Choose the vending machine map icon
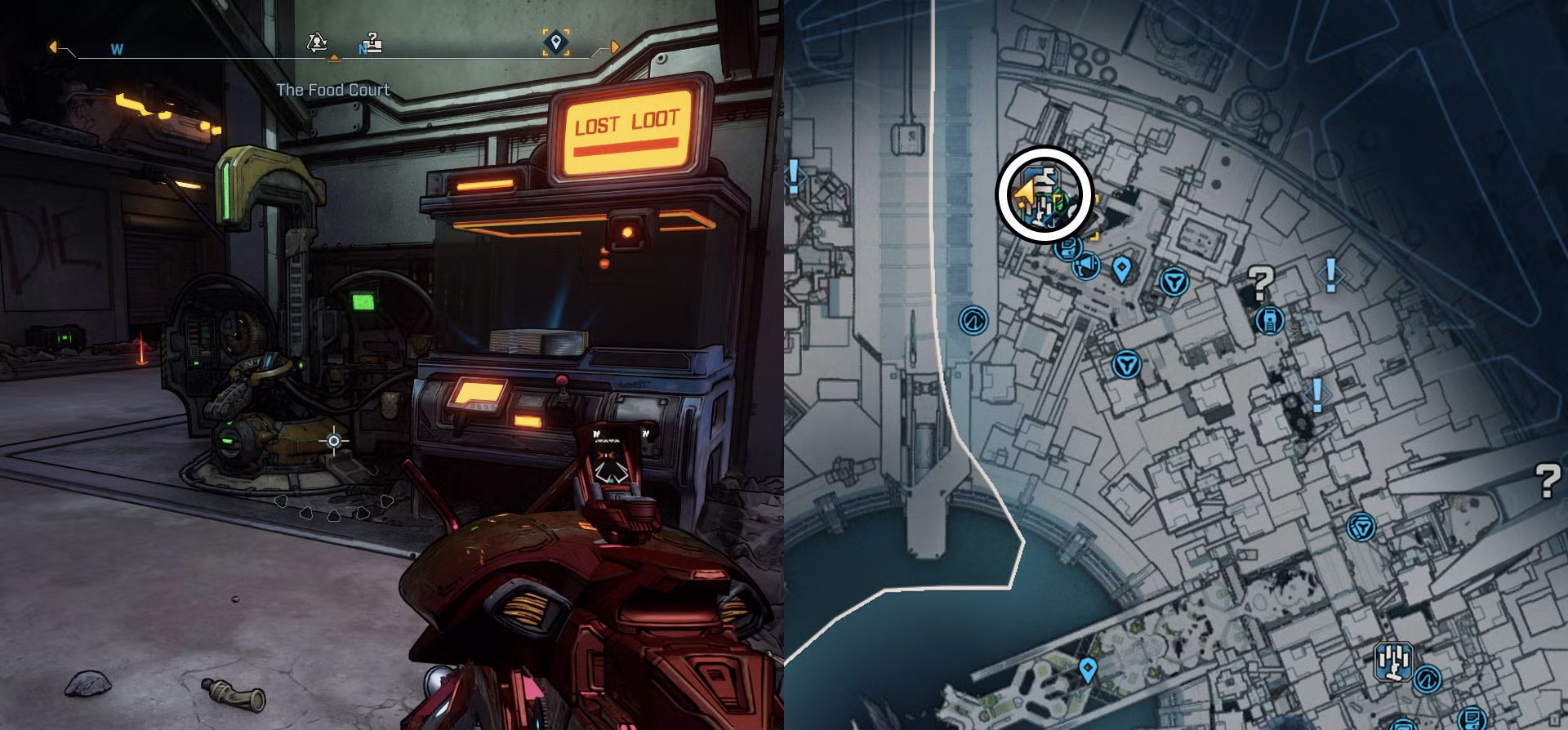The height and width of the screenshot is (730, 1568). click(1269, 320)
